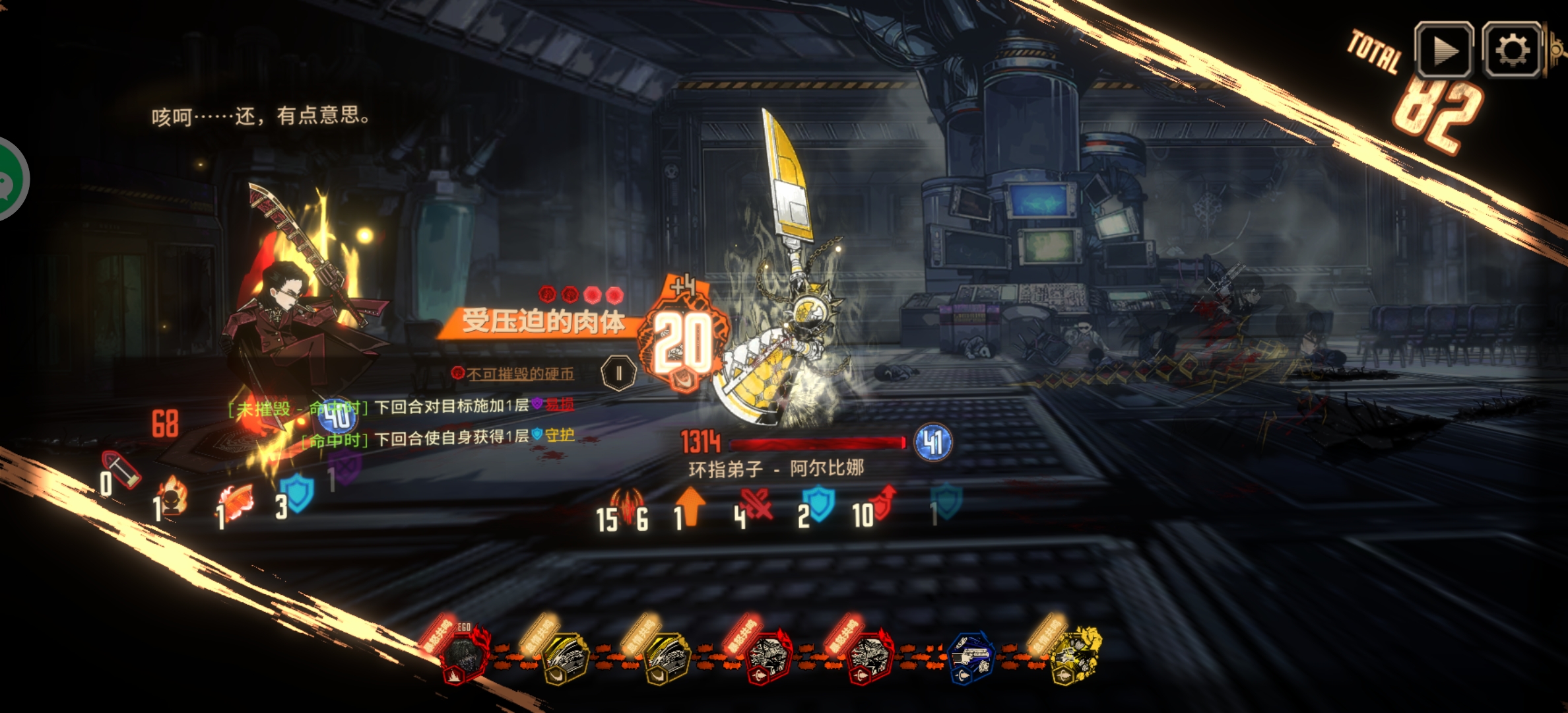Select the red EGO skill in the chain
The image size is (1568, 713).
(x=465, y=652)
